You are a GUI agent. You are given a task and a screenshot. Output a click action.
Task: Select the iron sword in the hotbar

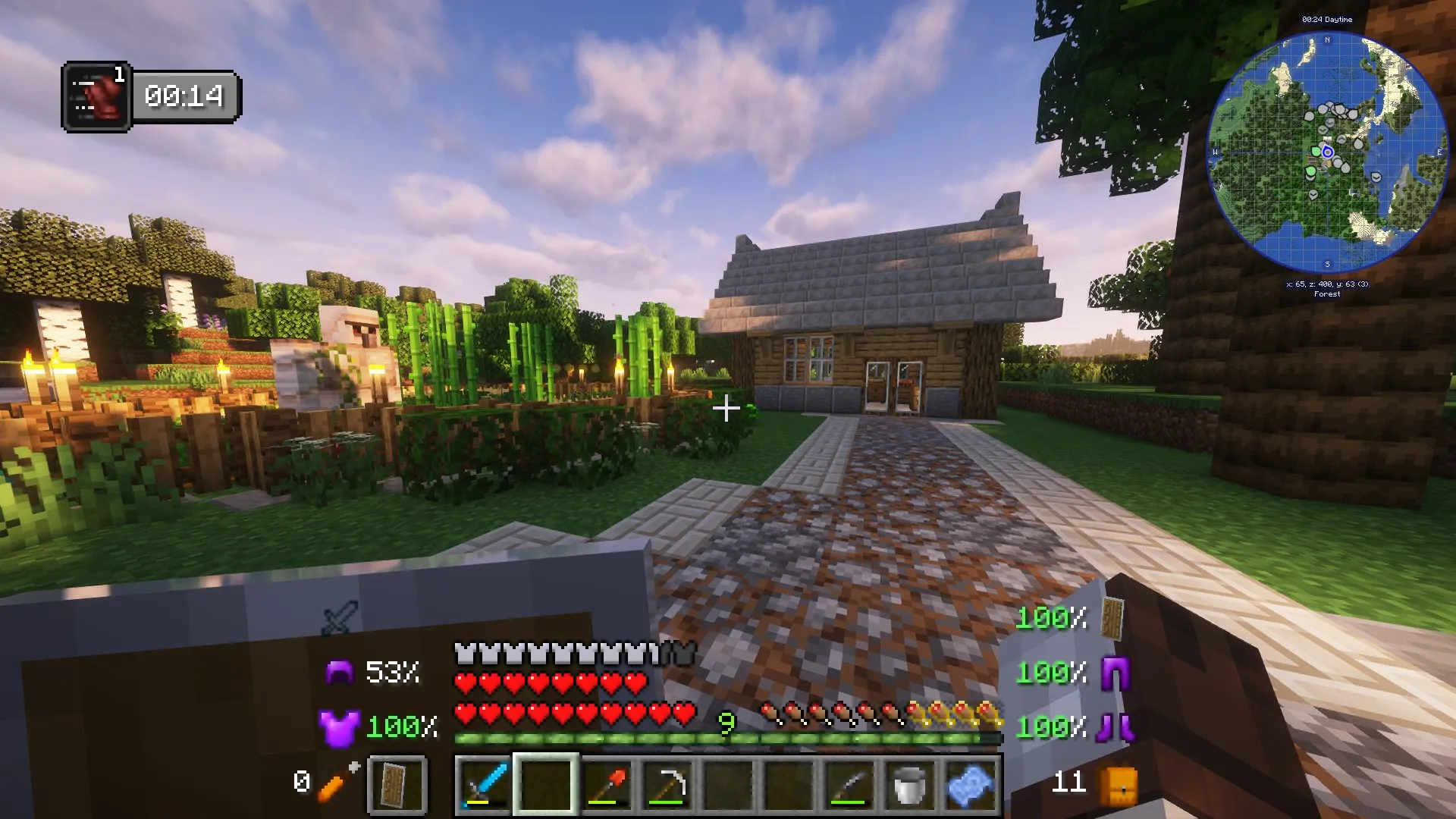click(x=848, y=785)
